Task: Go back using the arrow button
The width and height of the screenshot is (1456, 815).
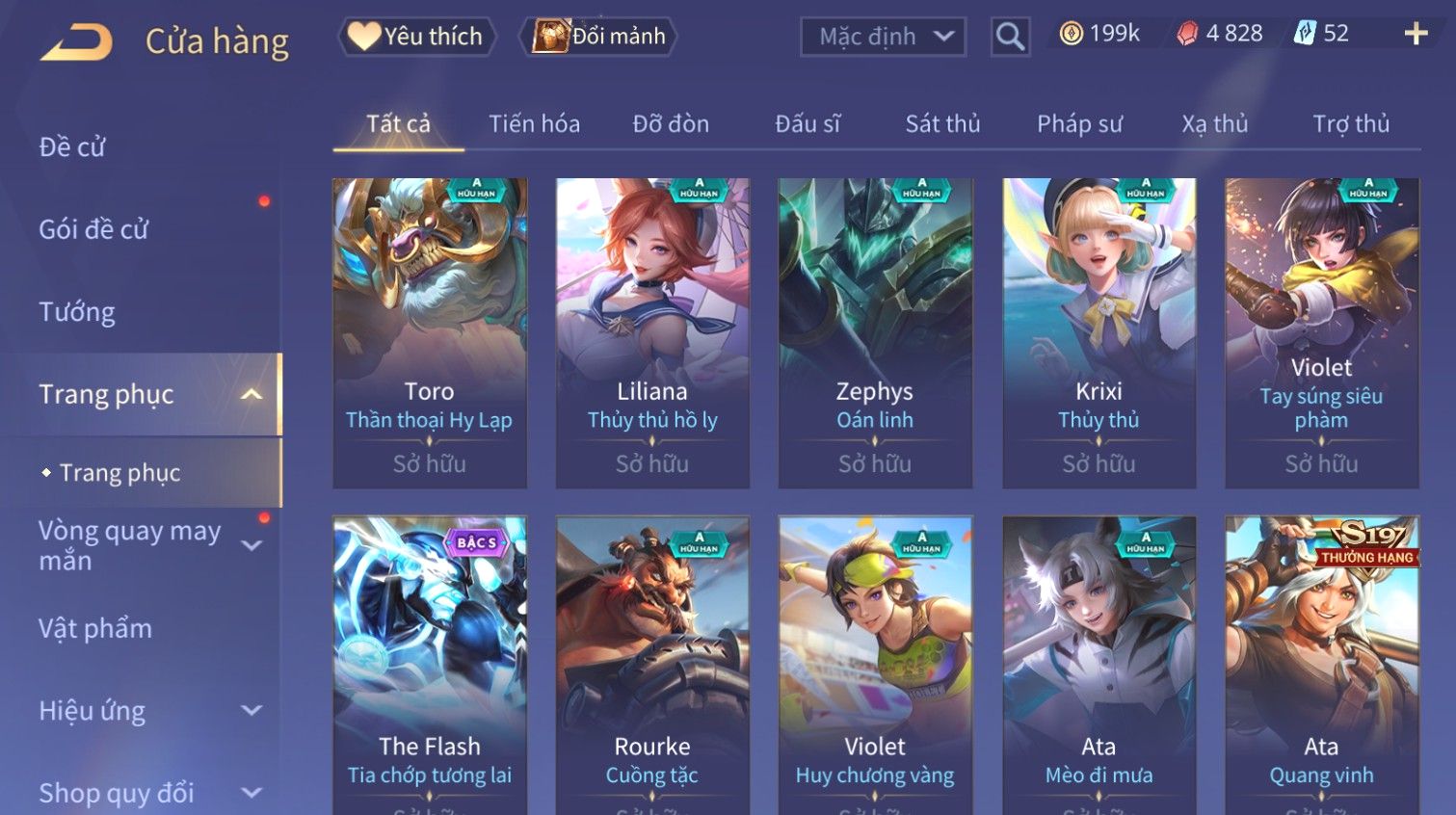Action: [76, 42]
